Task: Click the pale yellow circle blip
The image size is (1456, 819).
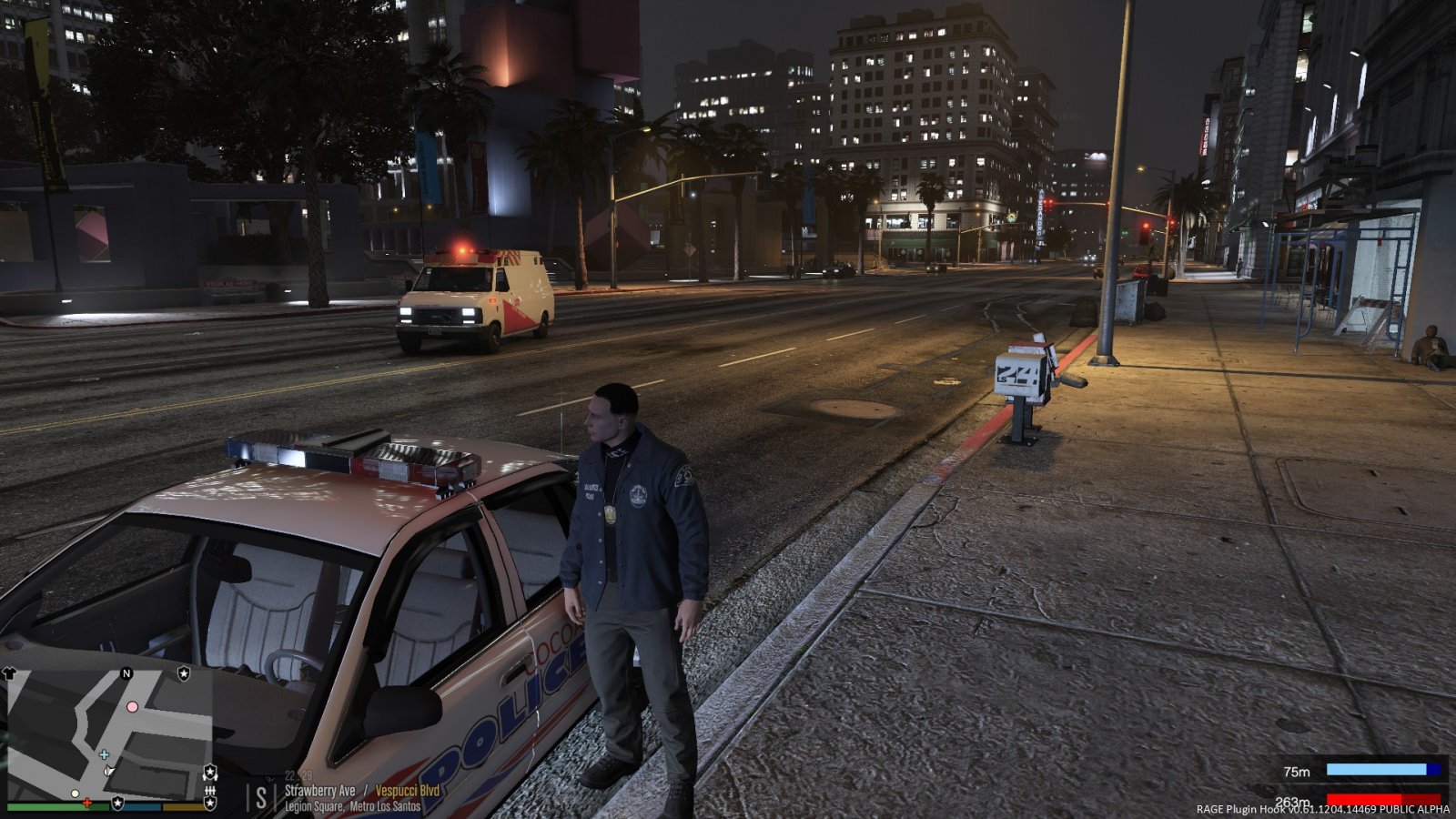Action: (75, 794)
